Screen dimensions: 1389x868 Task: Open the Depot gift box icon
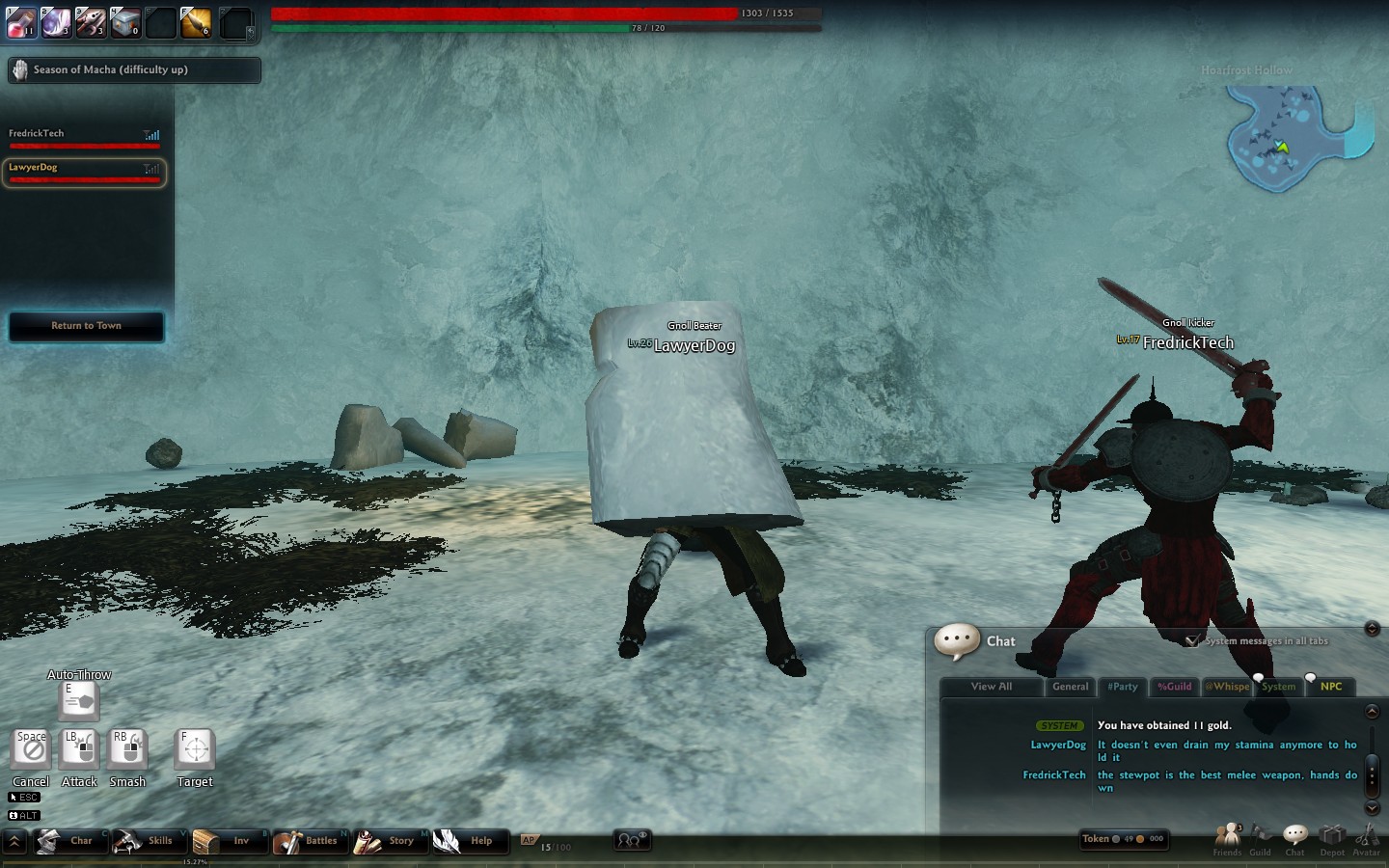1332,837
